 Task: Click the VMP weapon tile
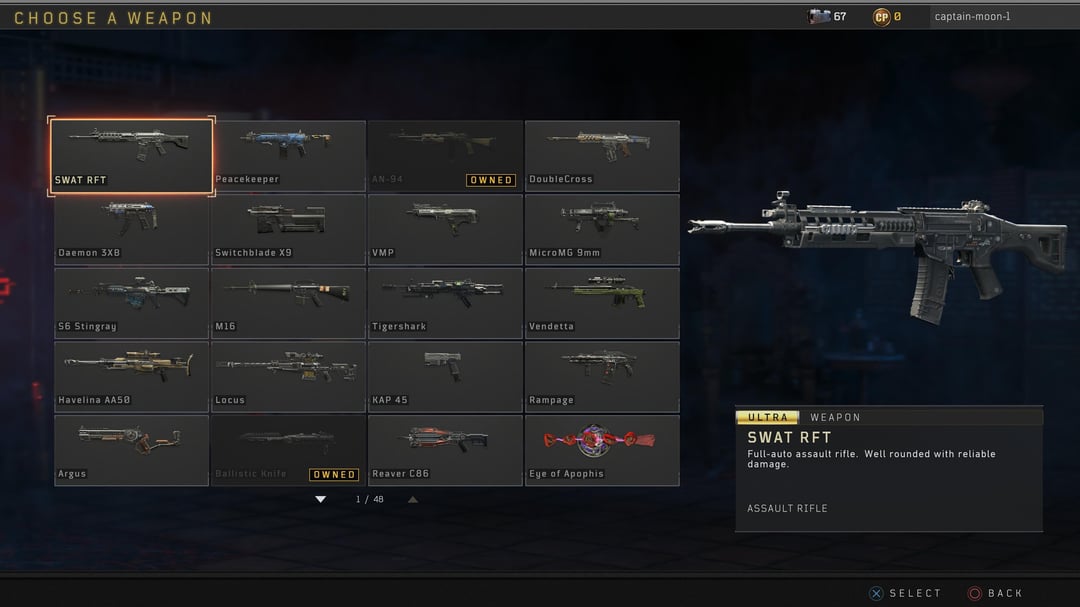pos(445,229)
